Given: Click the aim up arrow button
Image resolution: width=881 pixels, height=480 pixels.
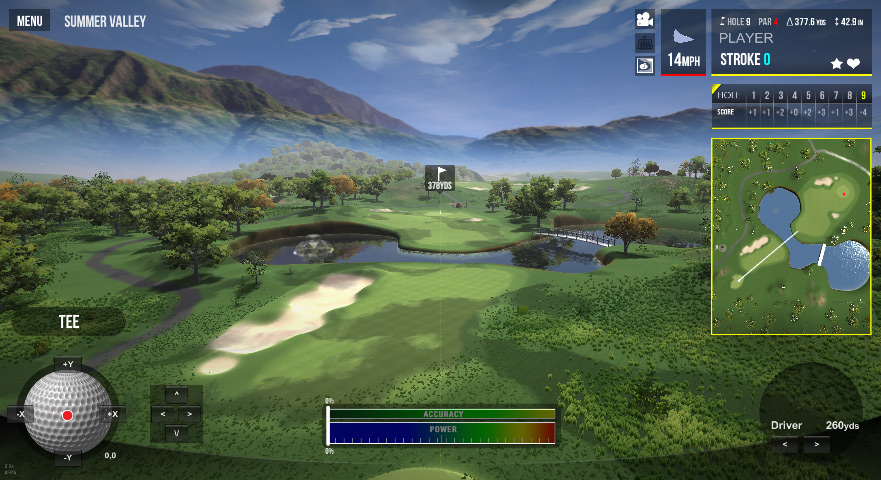Looking at the screenshot, I should [x=177, y=394].
